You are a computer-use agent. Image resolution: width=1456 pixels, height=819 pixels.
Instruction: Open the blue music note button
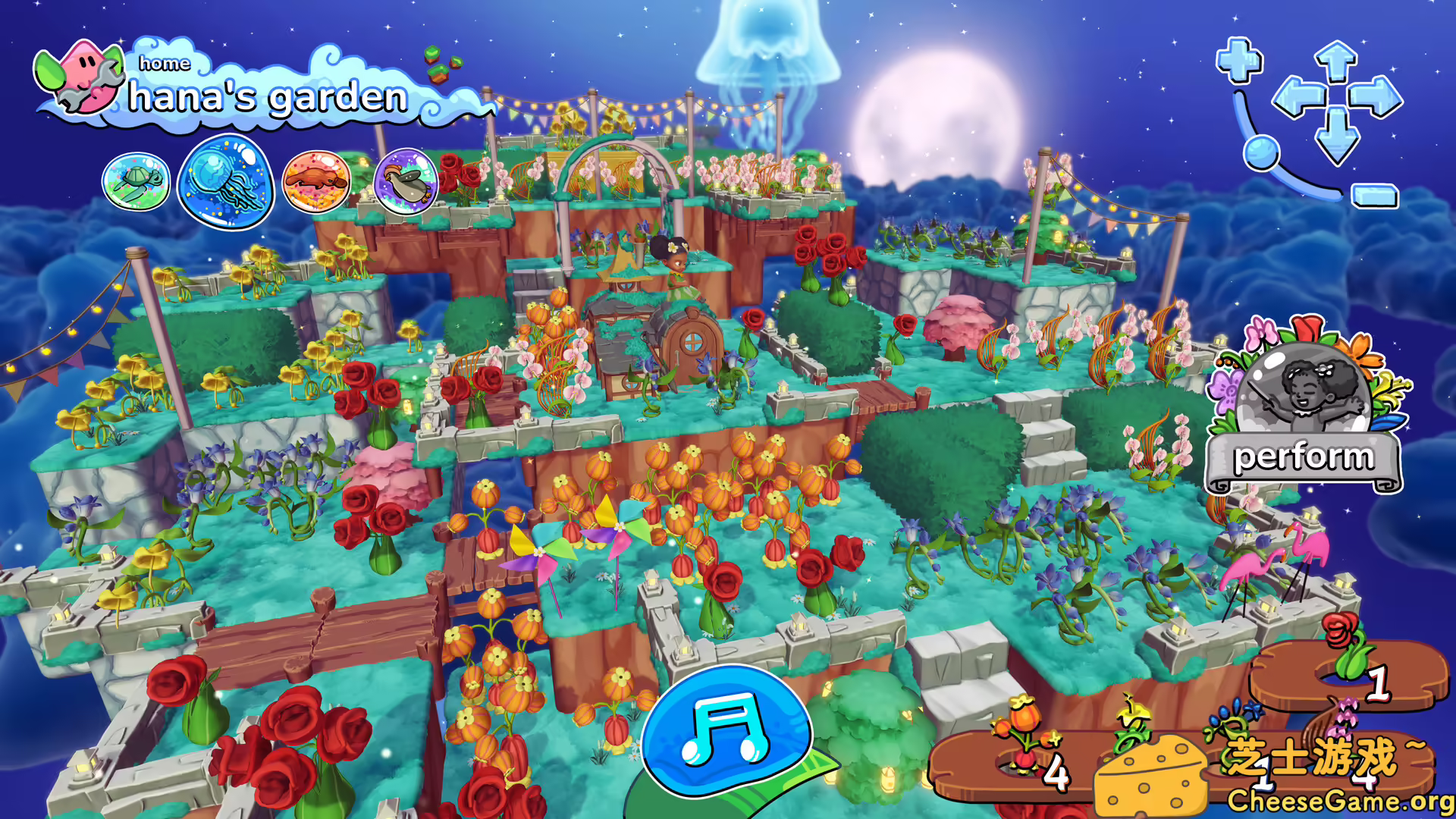tap(725, 731)
